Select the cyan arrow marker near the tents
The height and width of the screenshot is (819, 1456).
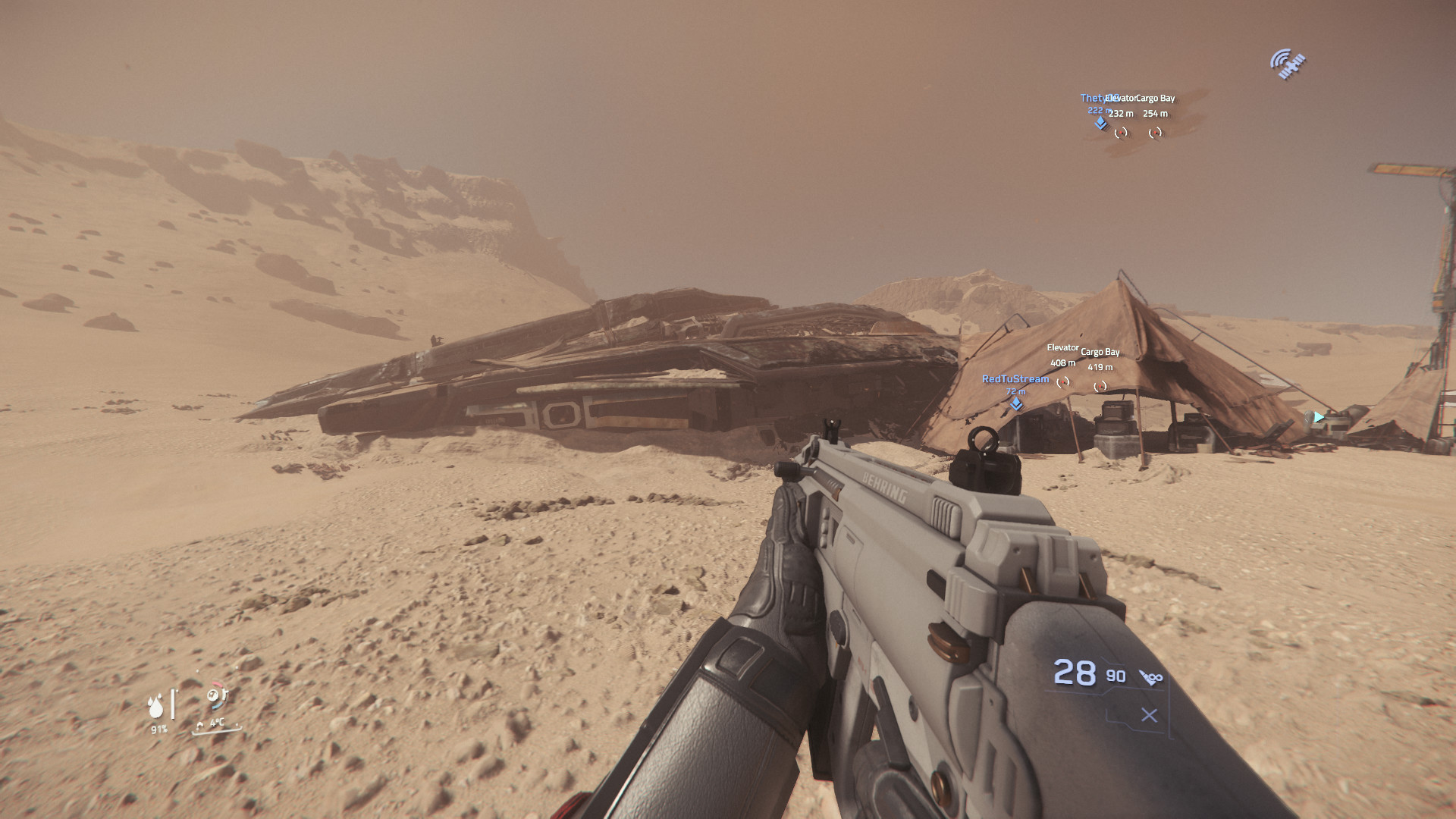1319,417
